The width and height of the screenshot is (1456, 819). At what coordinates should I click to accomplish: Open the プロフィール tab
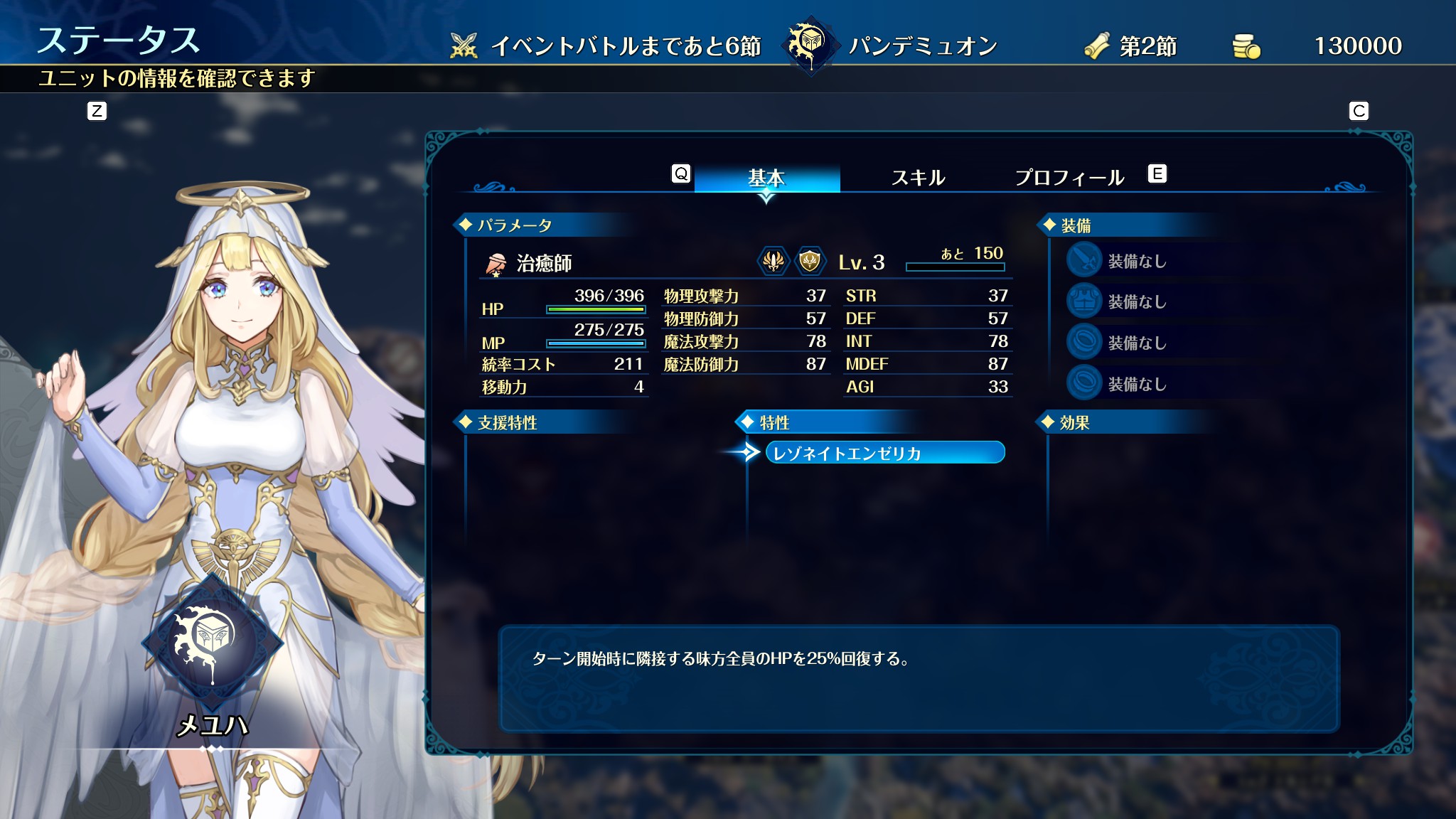pos(1069,177)
